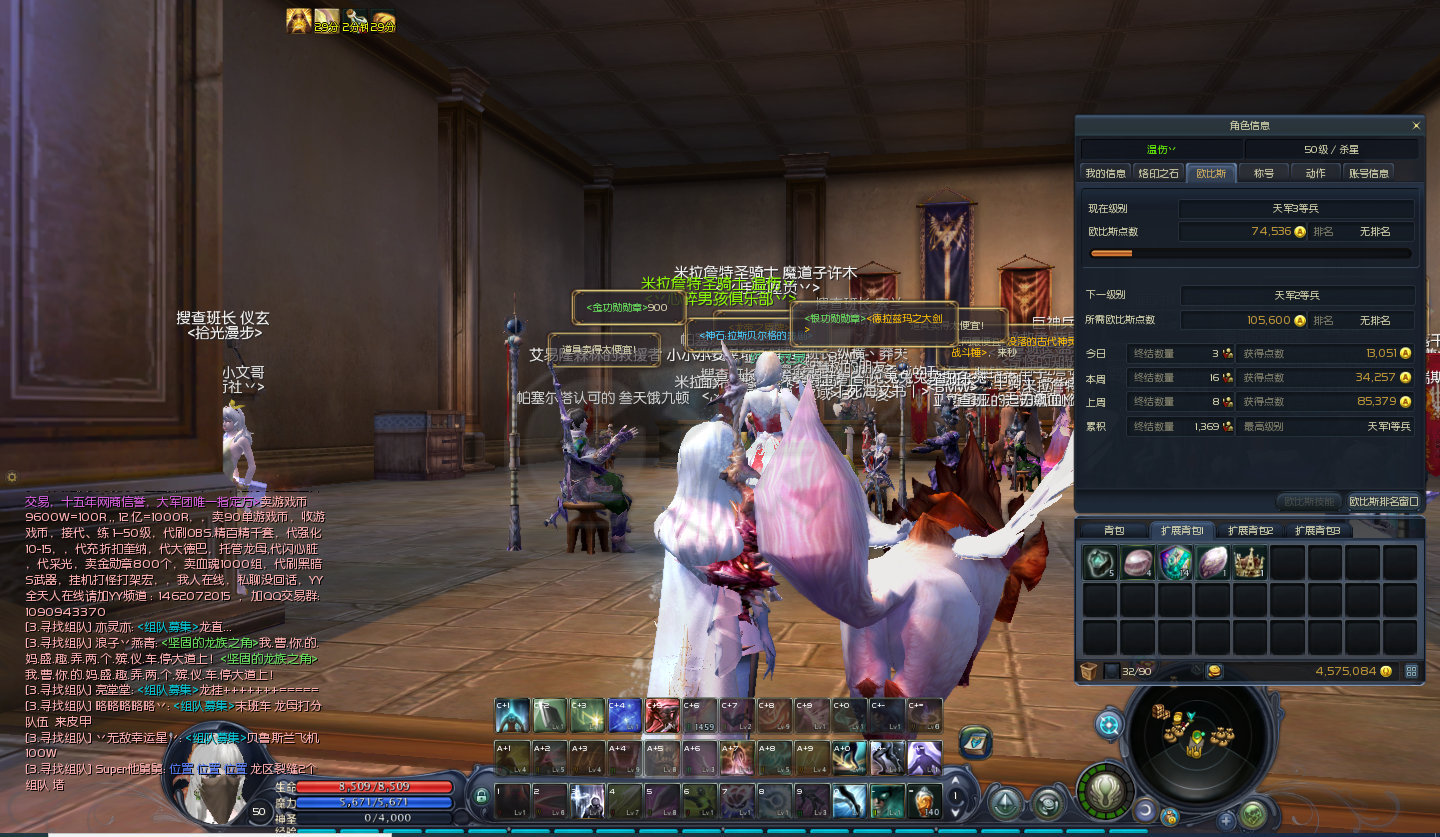This screenshot has height=837, width=1440.
Task: Select the golden crown item in bag
Action: pyautogui.click(x=1250, y=563)
